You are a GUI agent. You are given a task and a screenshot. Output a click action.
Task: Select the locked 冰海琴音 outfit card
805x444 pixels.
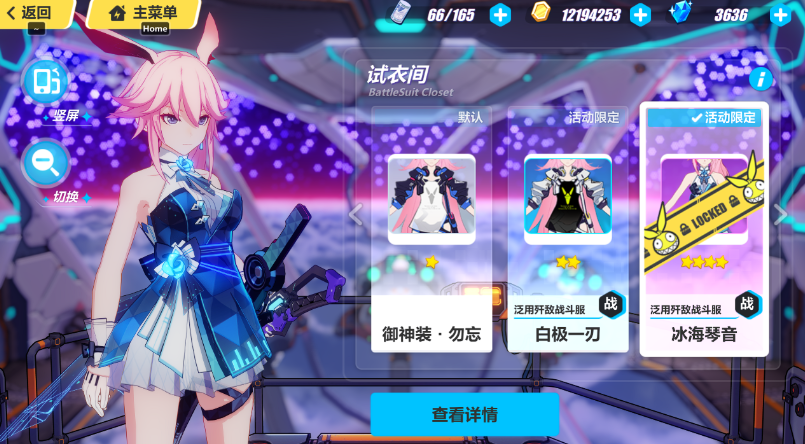(704, 228)
